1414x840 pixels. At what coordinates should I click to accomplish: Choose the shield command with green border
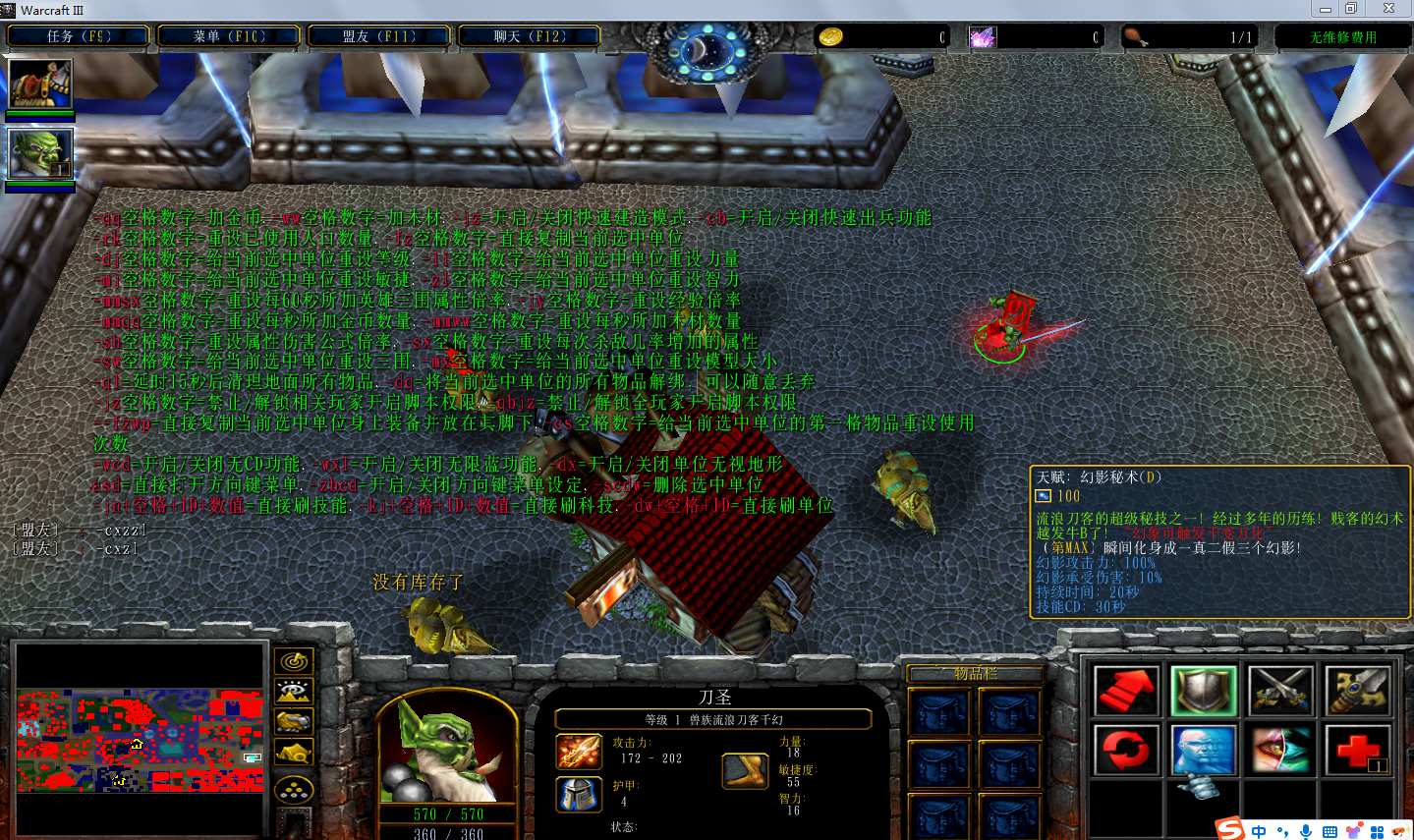(x=1204, y=691)
